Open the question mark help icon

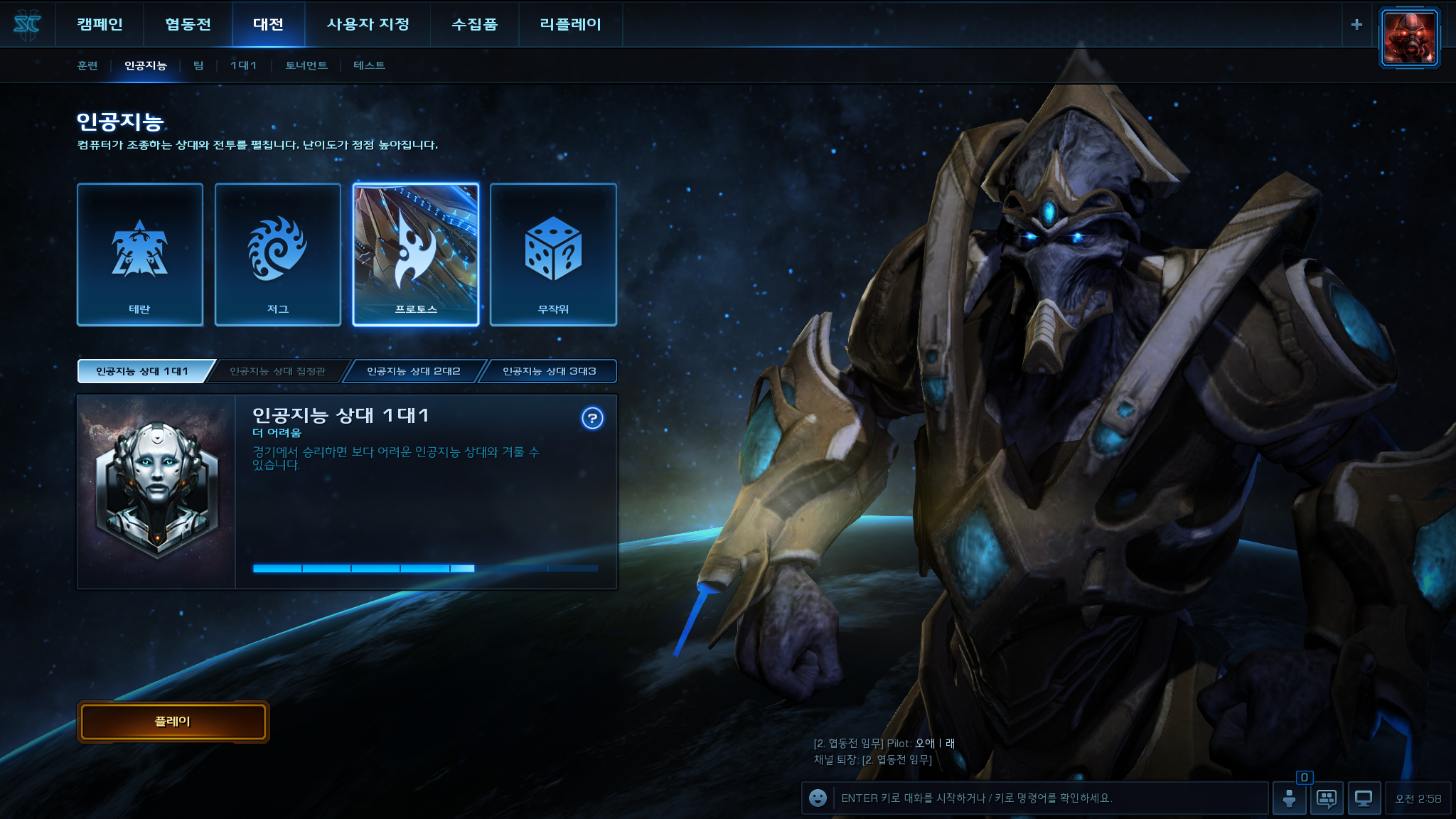tap(592, 418)
